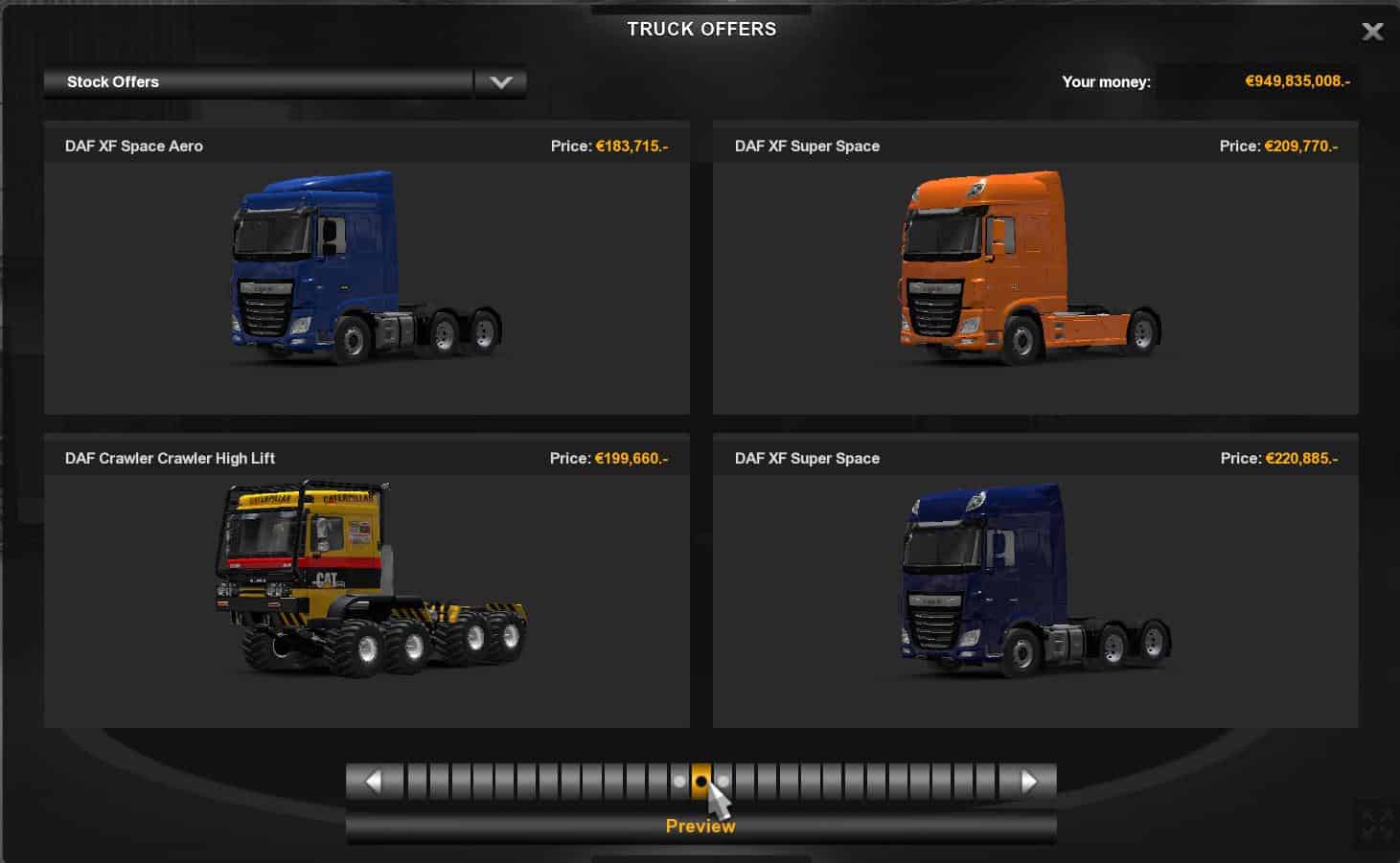The height and width of the screenshot is (863, 1400).
Task: Select the dark blue DAF XF Super Space
Action: pyautogui.click(x=1035, y=580)
